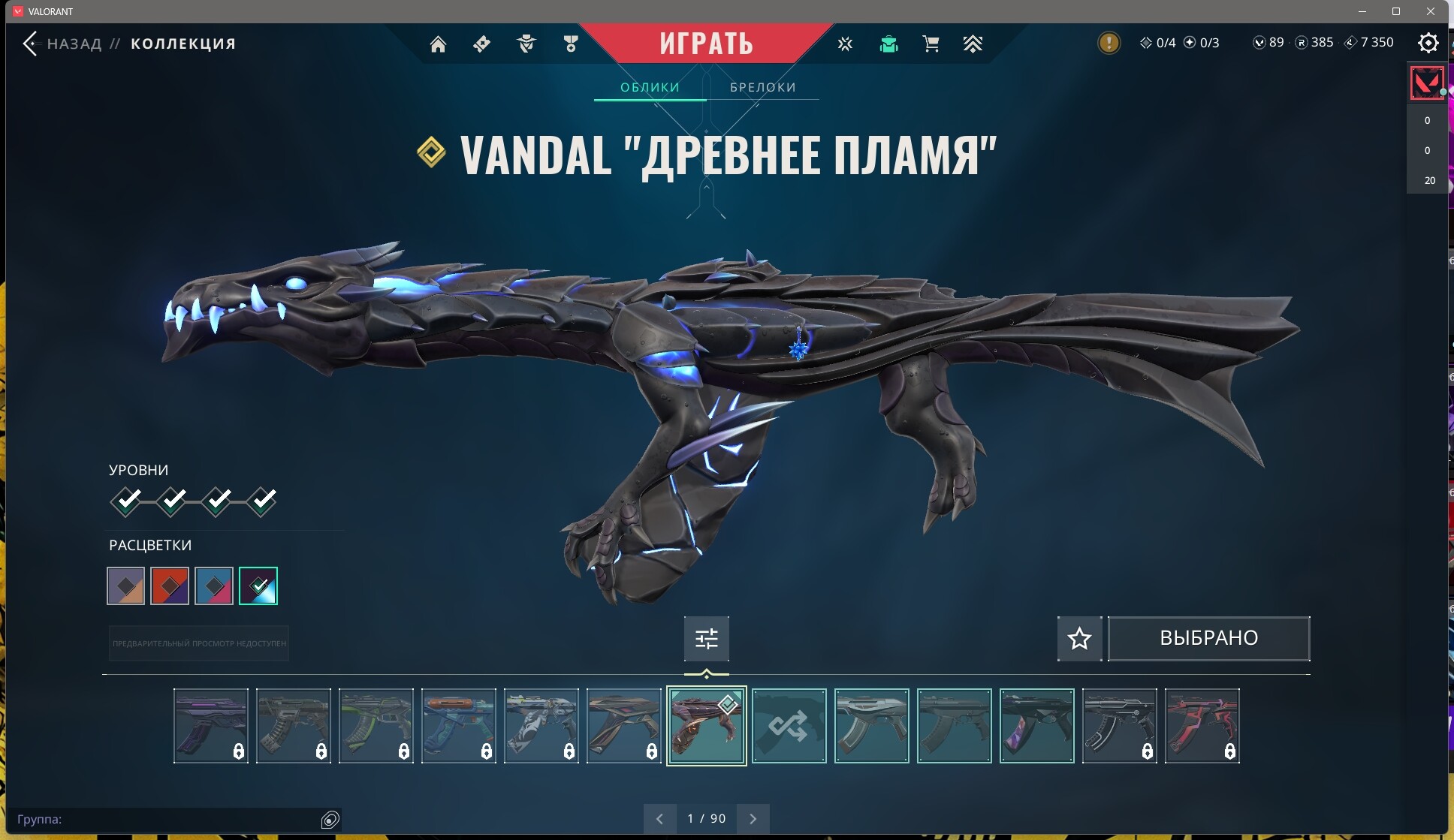This screenshot has width=1454, height=840.
Task: Select the ОБЛИКИ tab
Action: 650,87
